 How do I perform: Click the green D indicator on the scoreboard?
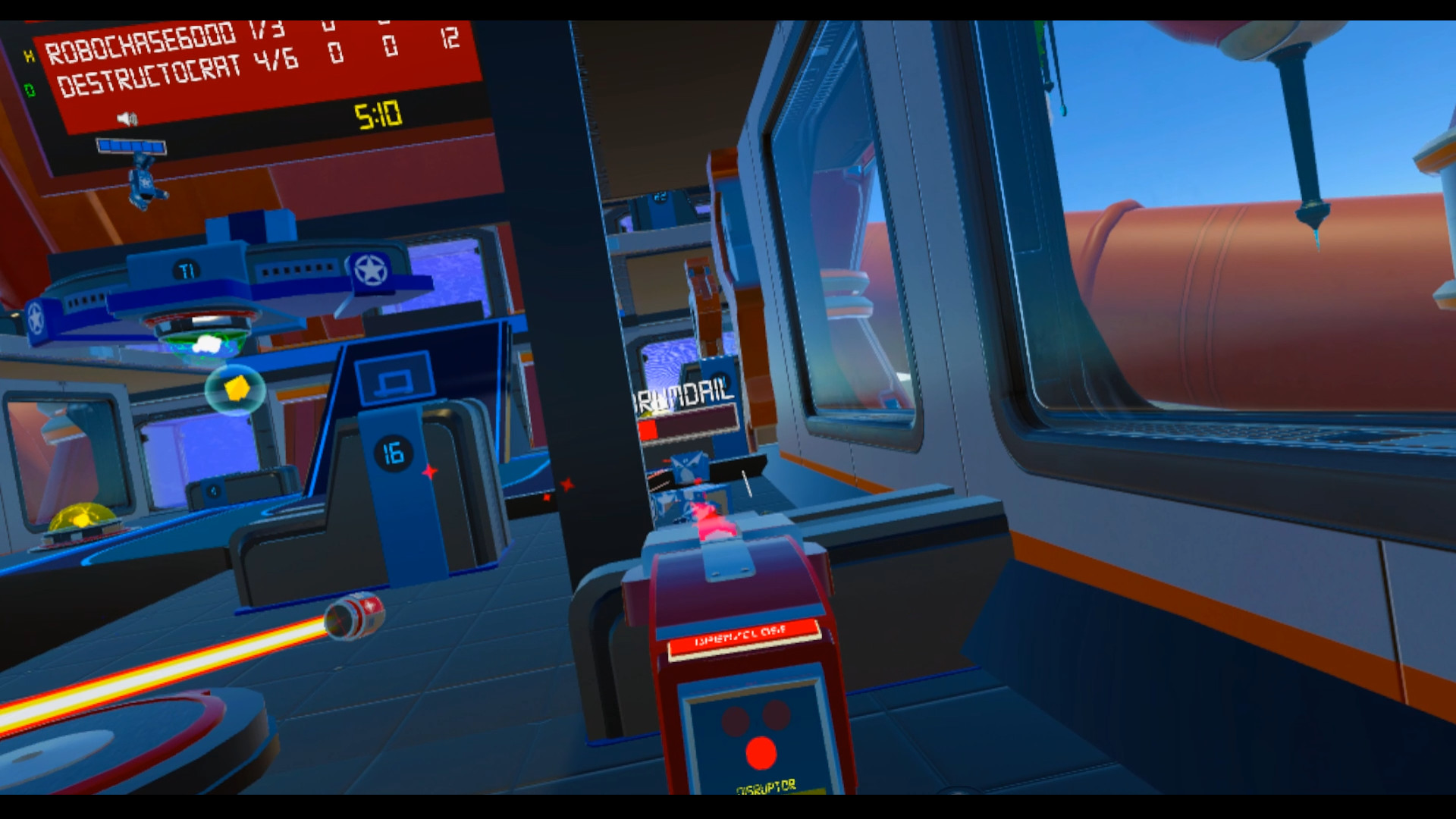(32, 89)
